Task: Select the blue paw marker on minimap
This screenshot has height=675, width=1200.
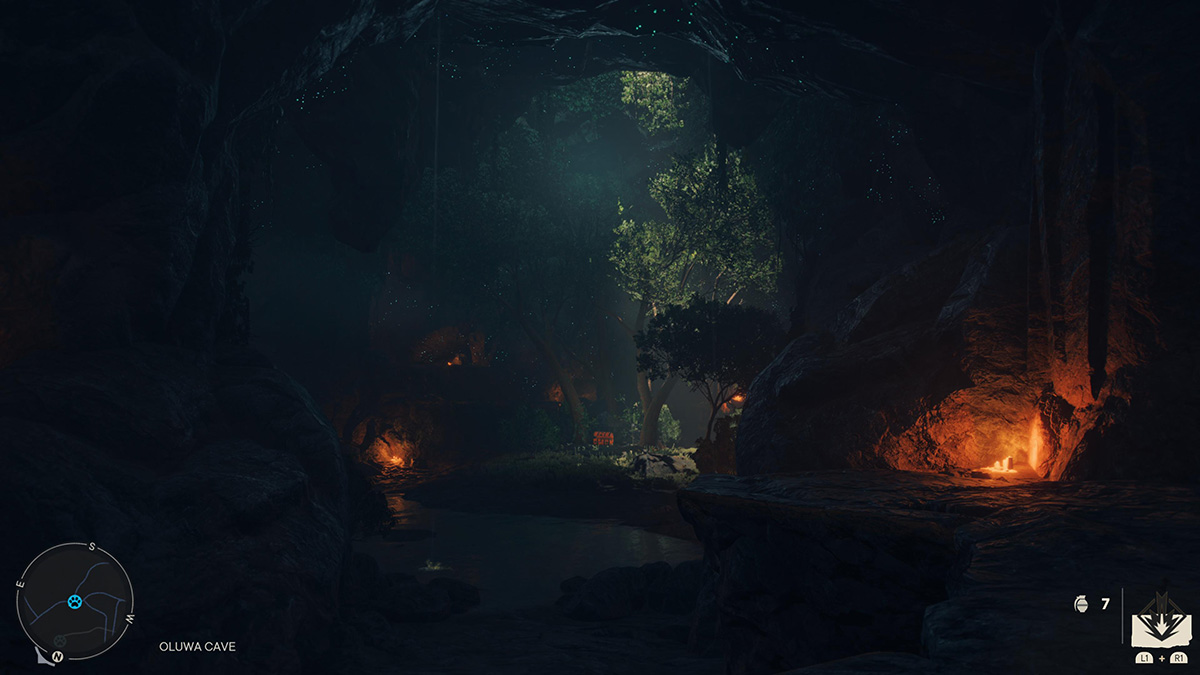Action: click(x=75, y=601)
